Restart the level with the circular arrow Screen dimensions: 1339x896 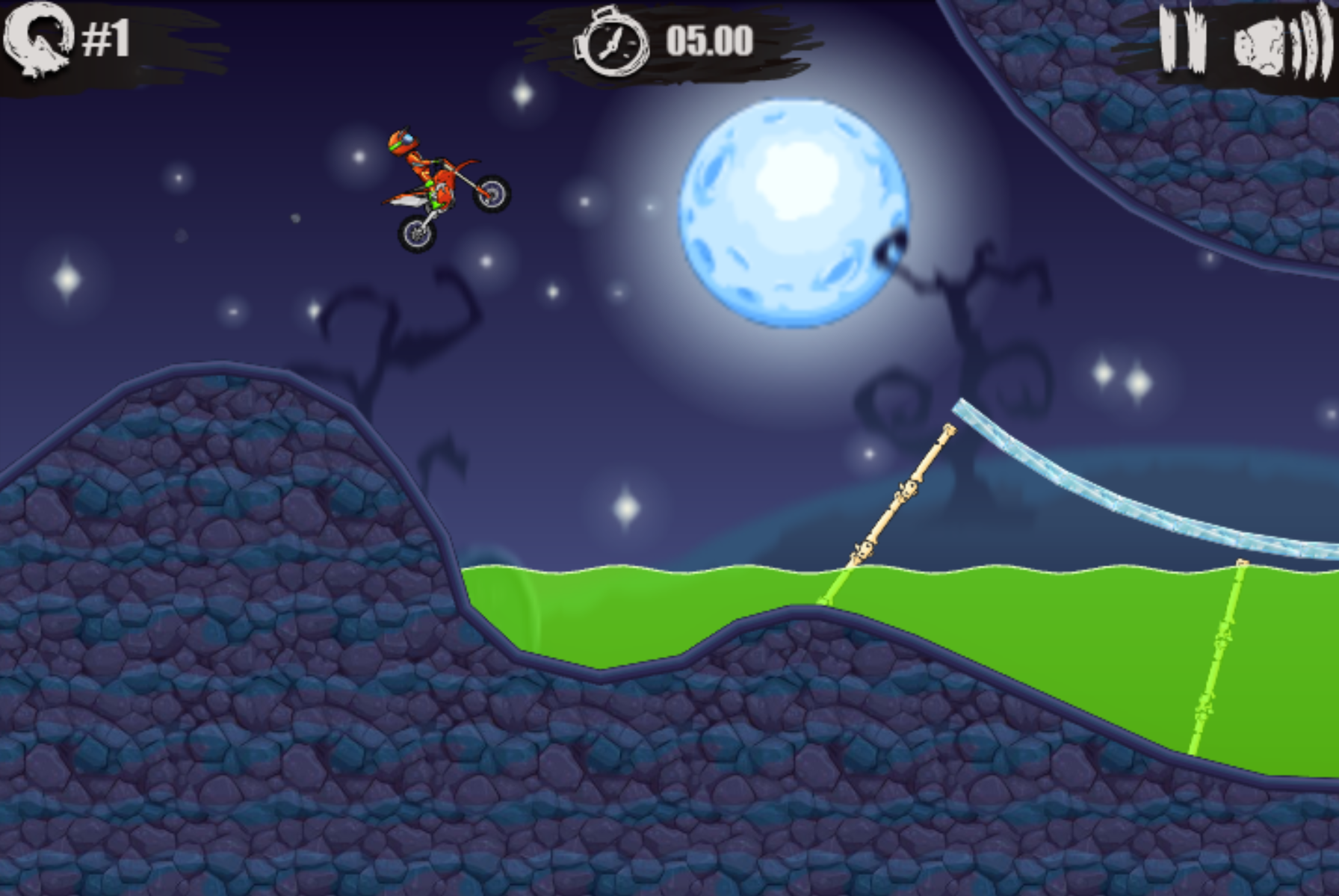coord(37,39)
